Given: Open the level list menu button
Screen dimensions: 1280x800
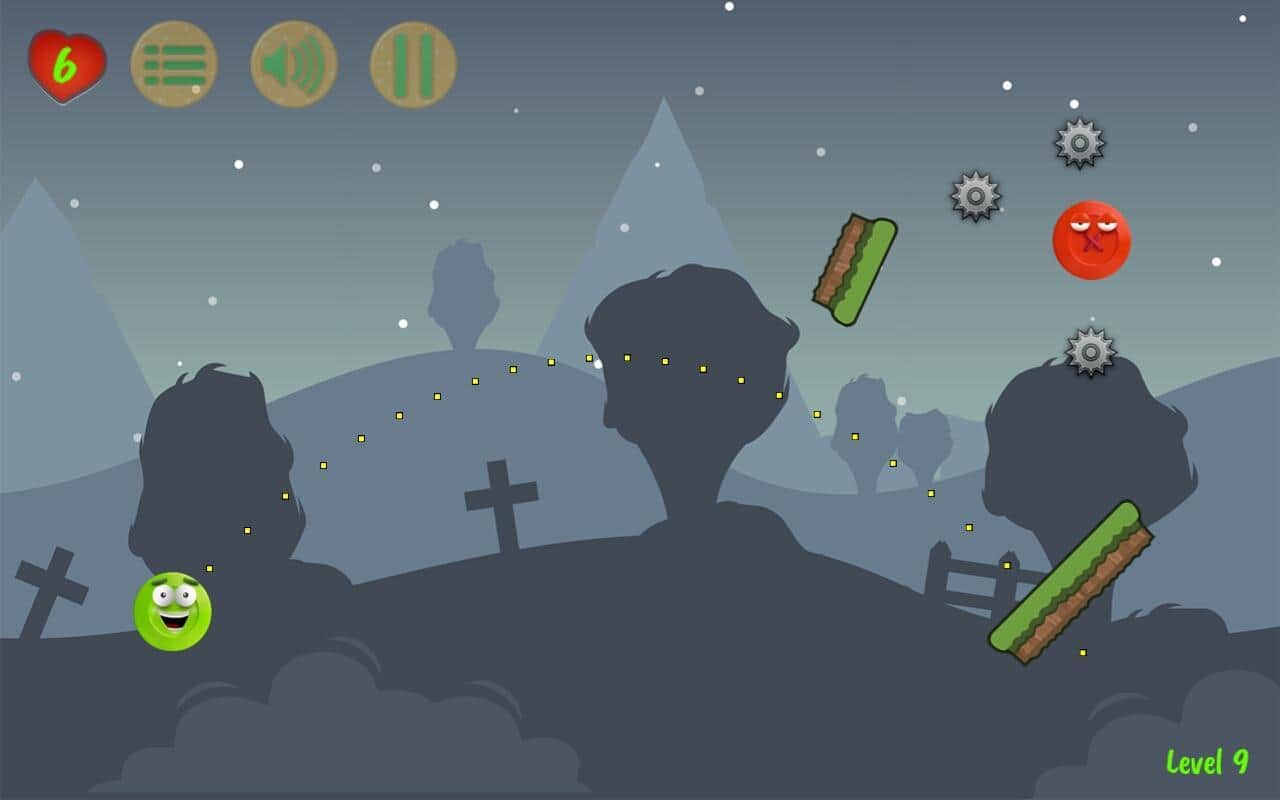Looking at the screenshot, I should 174,65.
